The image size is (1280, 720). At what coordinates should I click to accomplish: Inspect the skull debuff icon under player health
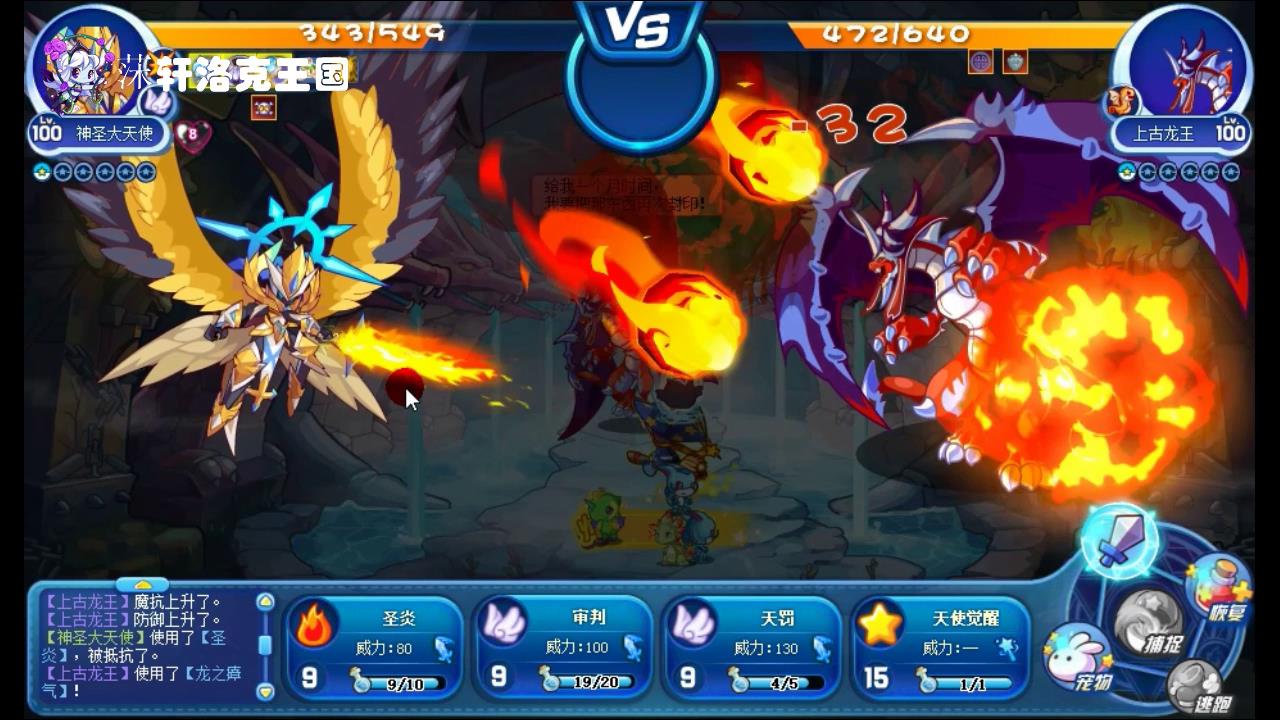click(x=264, y=107)
